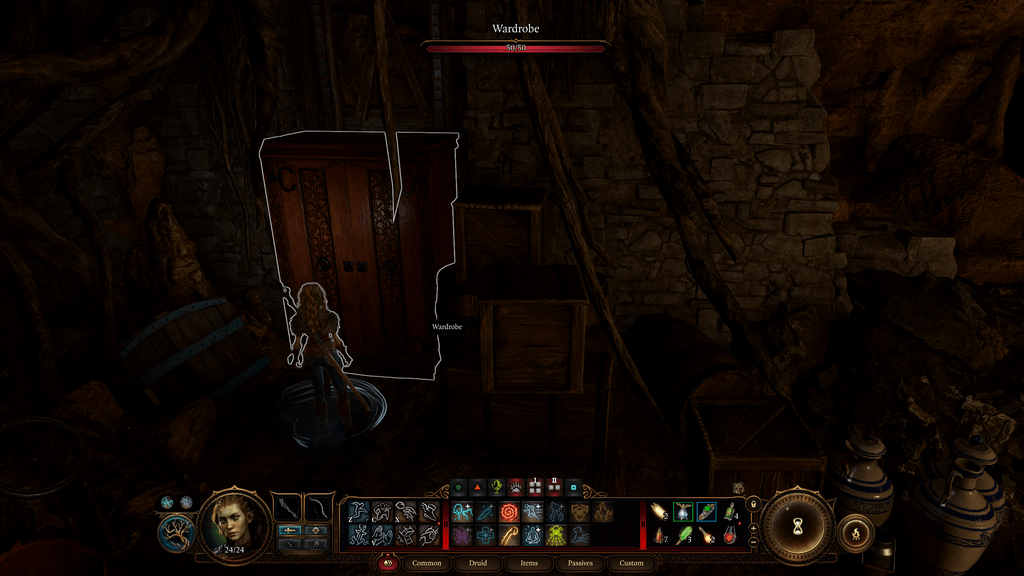Choose the green-bordered potion flask slot
The height and width of the screenshot is (576, 1024).
click(683, 512)
